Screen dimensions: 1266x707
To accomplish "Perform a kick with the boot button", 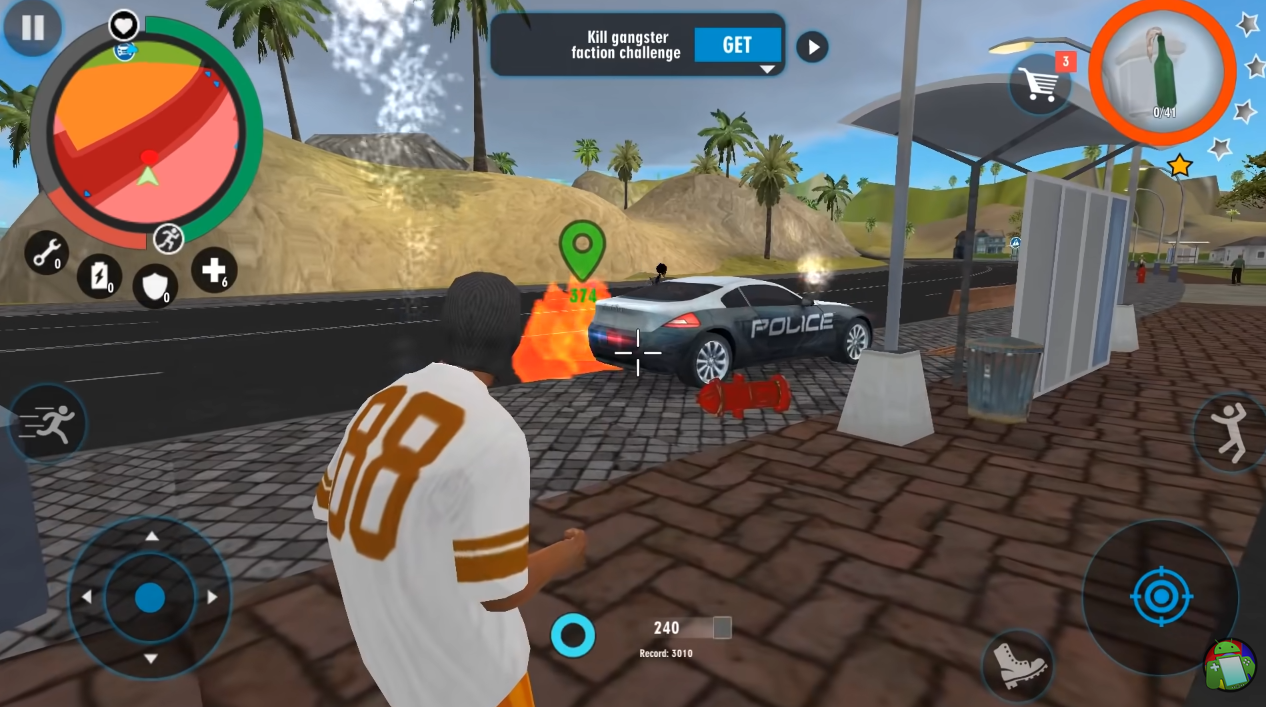I will coord(1016,664).
